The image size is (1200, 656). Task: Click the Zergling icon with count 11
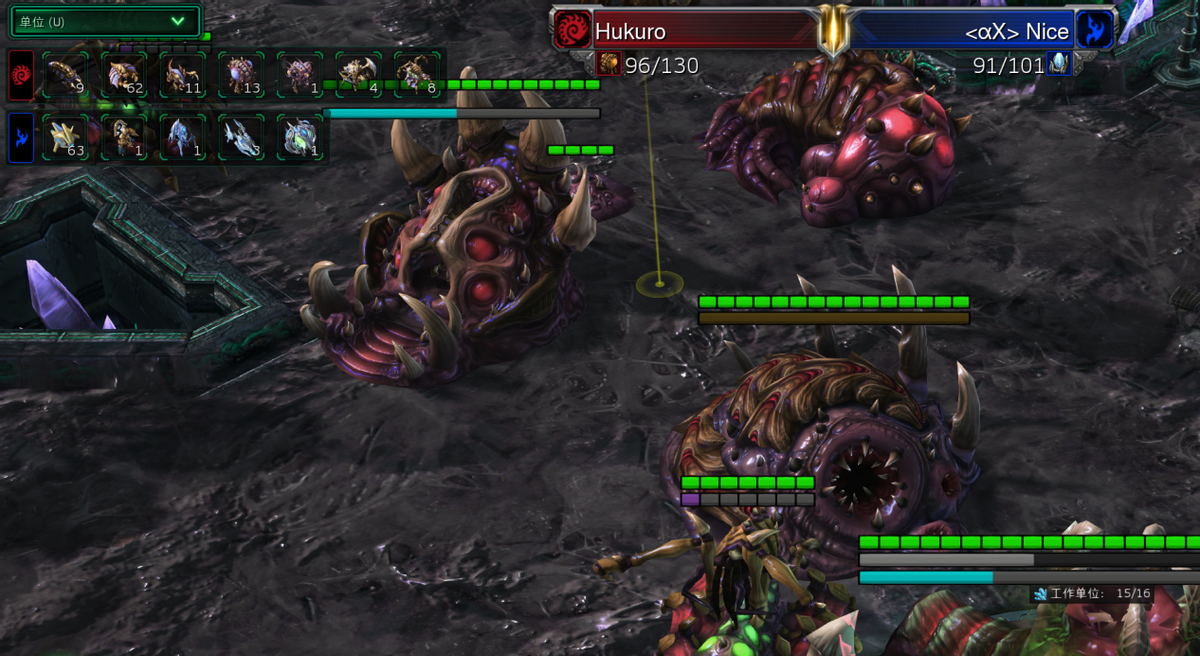pos(183,74)
